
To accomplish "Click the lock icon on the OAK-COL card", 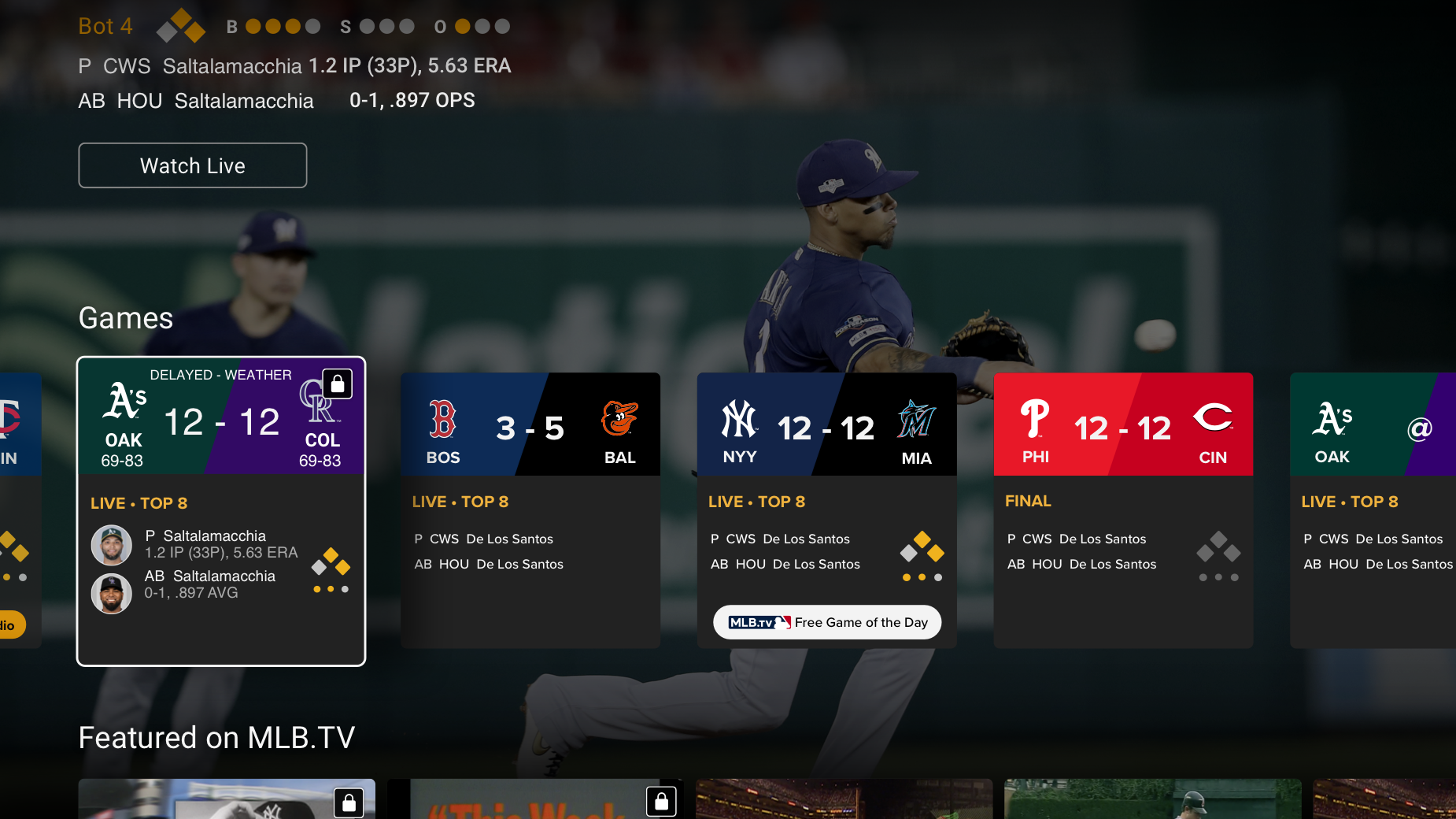I will click(338, 384).
